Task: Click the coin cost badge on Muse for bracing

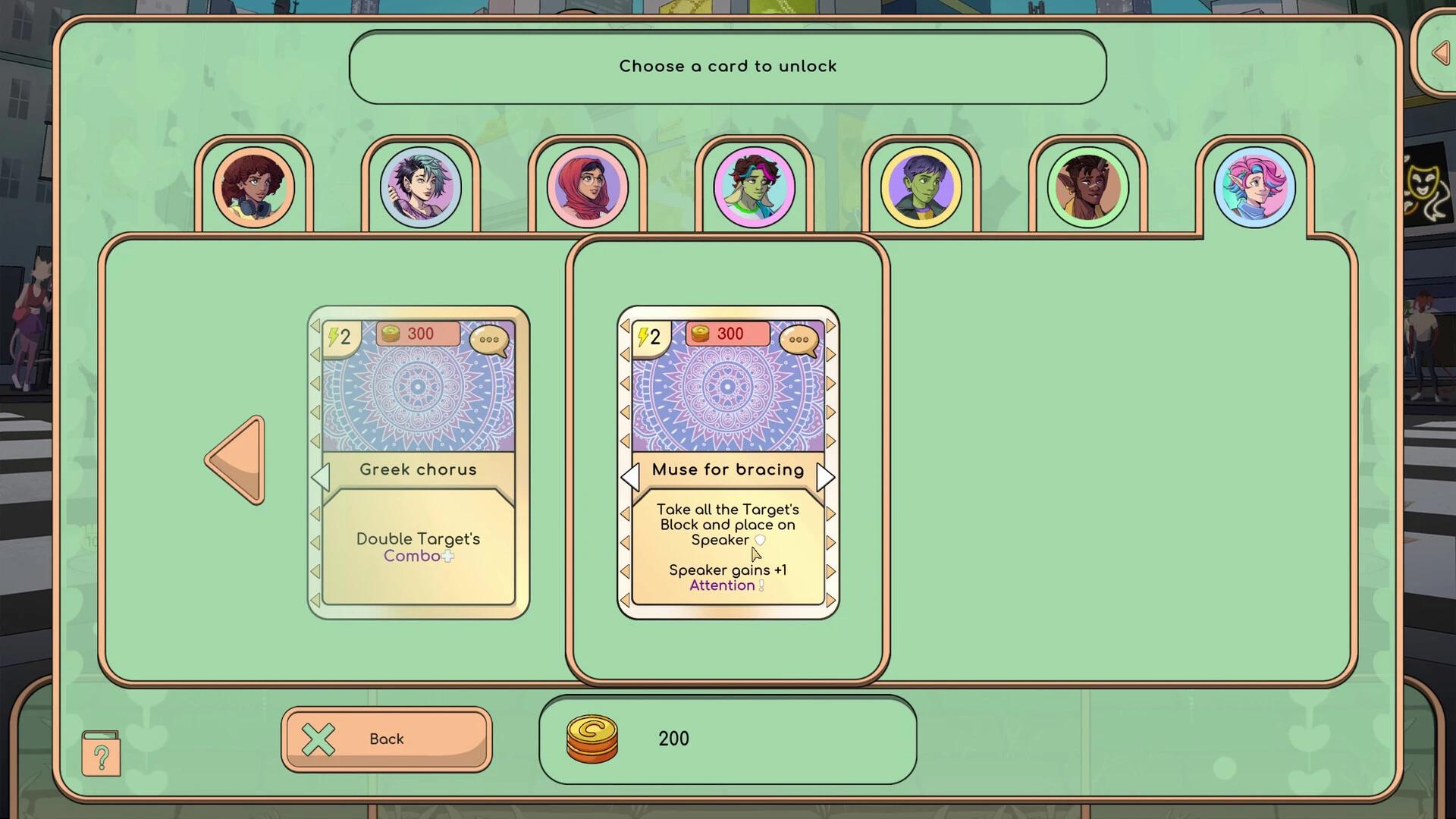Action: pyautogui.click(x=726, y=333)
